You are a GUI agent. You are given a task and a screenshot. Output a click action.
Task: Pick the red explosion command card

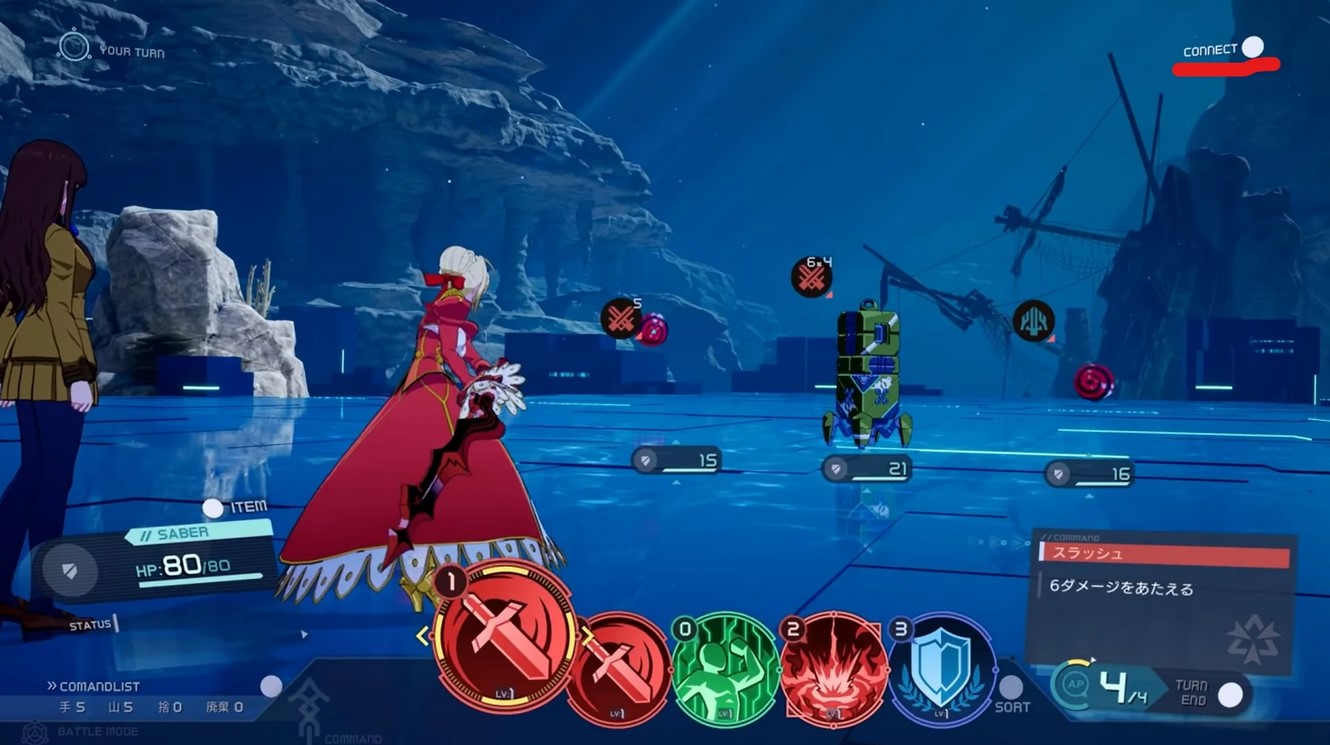pos(834,669)
